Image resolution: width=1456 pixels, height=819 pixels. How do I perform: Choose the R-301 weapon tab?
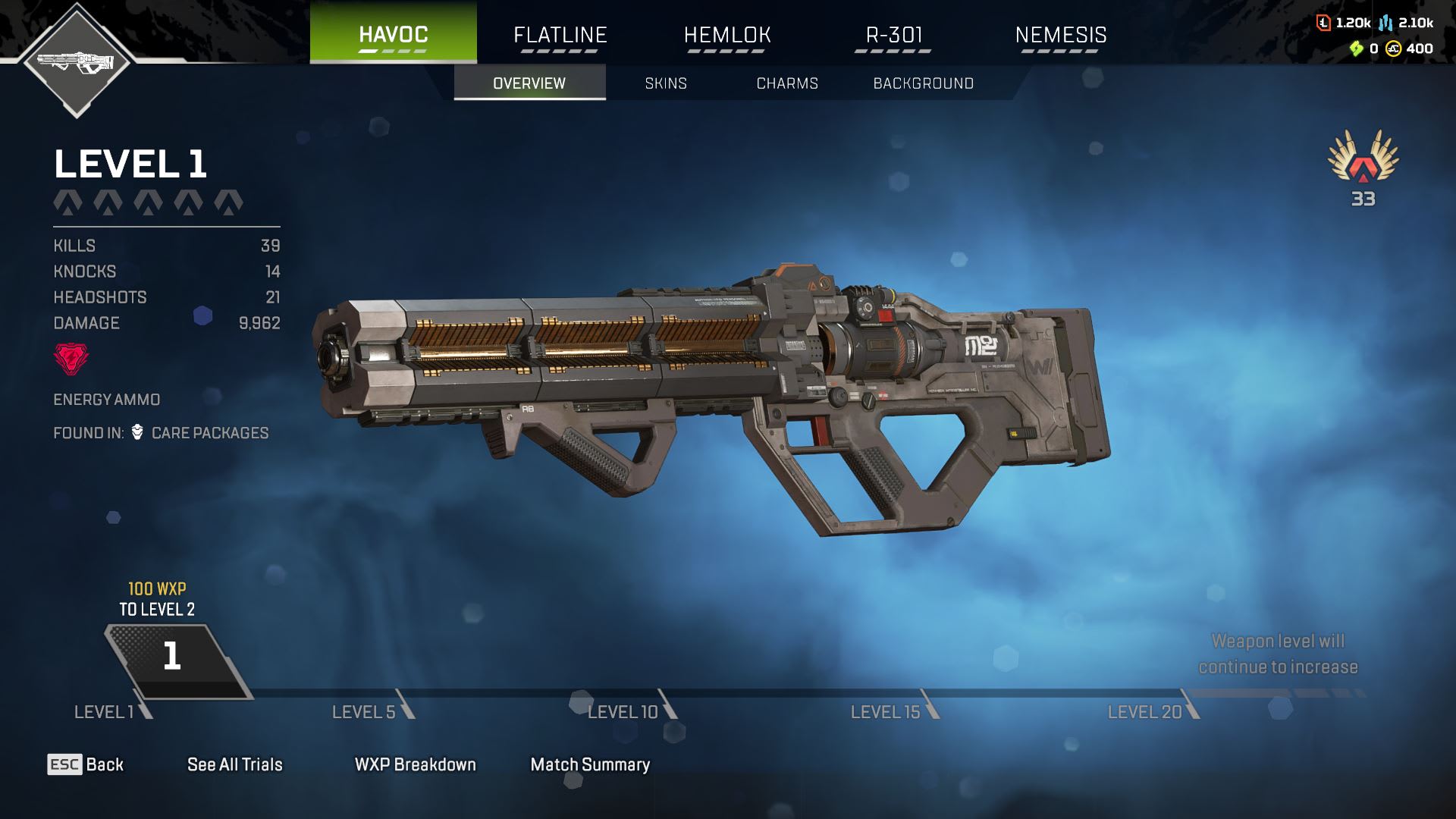(893, 35)
